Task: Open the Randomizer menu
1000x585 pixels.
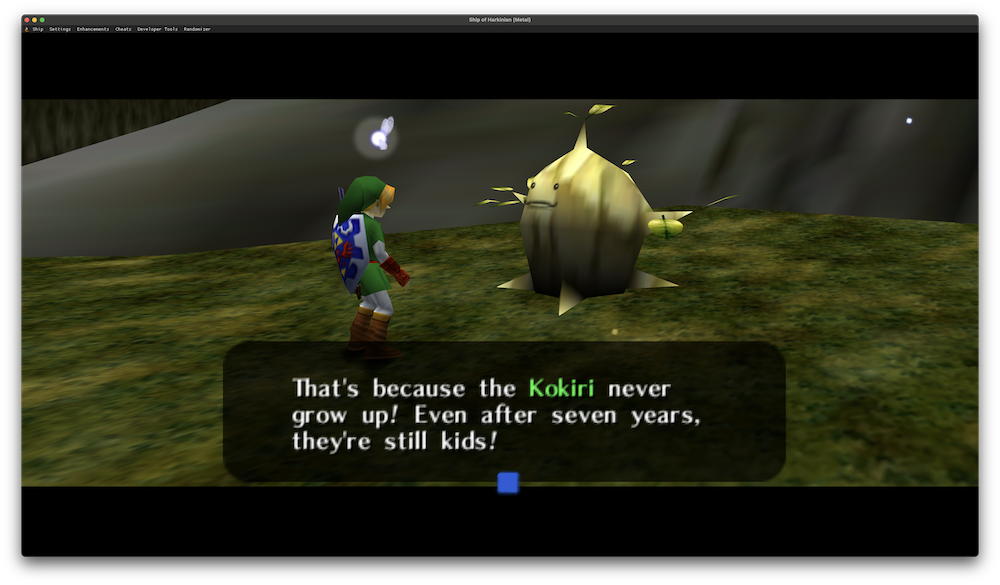Action: point(197,29)
